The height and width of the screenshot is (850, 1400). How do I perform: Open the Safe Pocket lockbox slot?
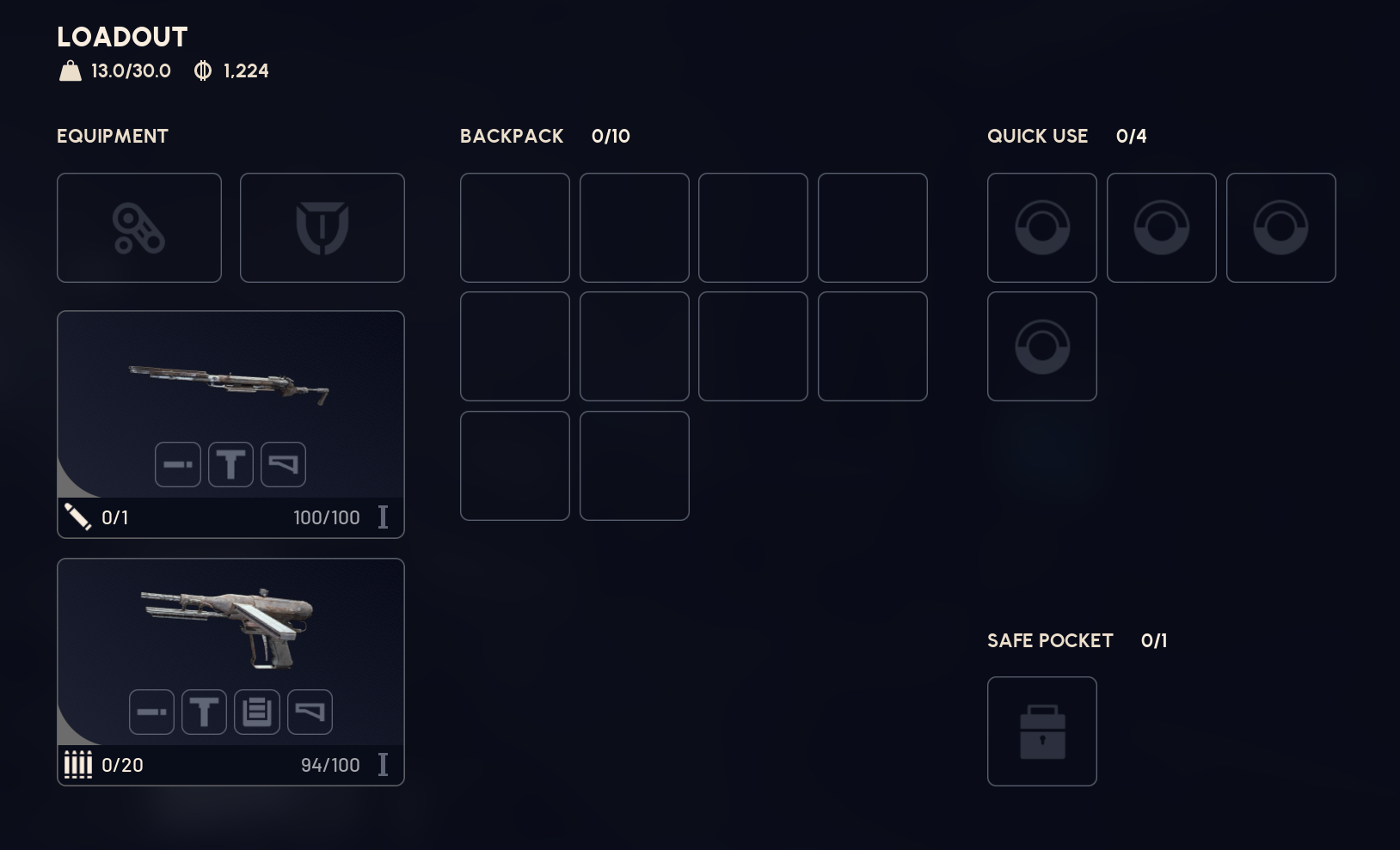pyautogui.click(x=1042, y=731)
